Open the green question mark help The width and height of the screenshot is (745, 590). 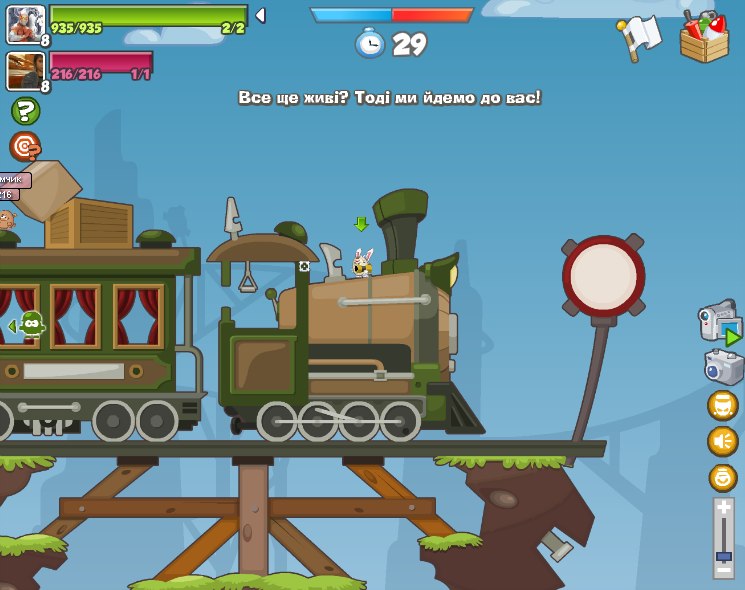point(25,111)
